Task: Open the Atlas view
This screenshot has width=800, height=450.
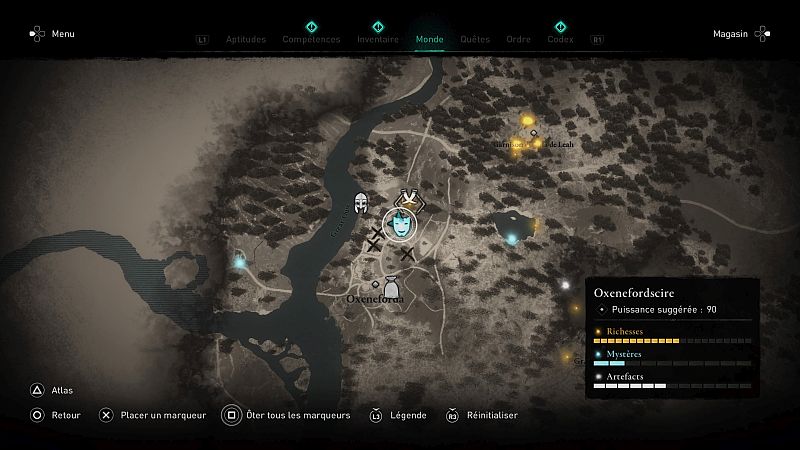Action: 50,391
